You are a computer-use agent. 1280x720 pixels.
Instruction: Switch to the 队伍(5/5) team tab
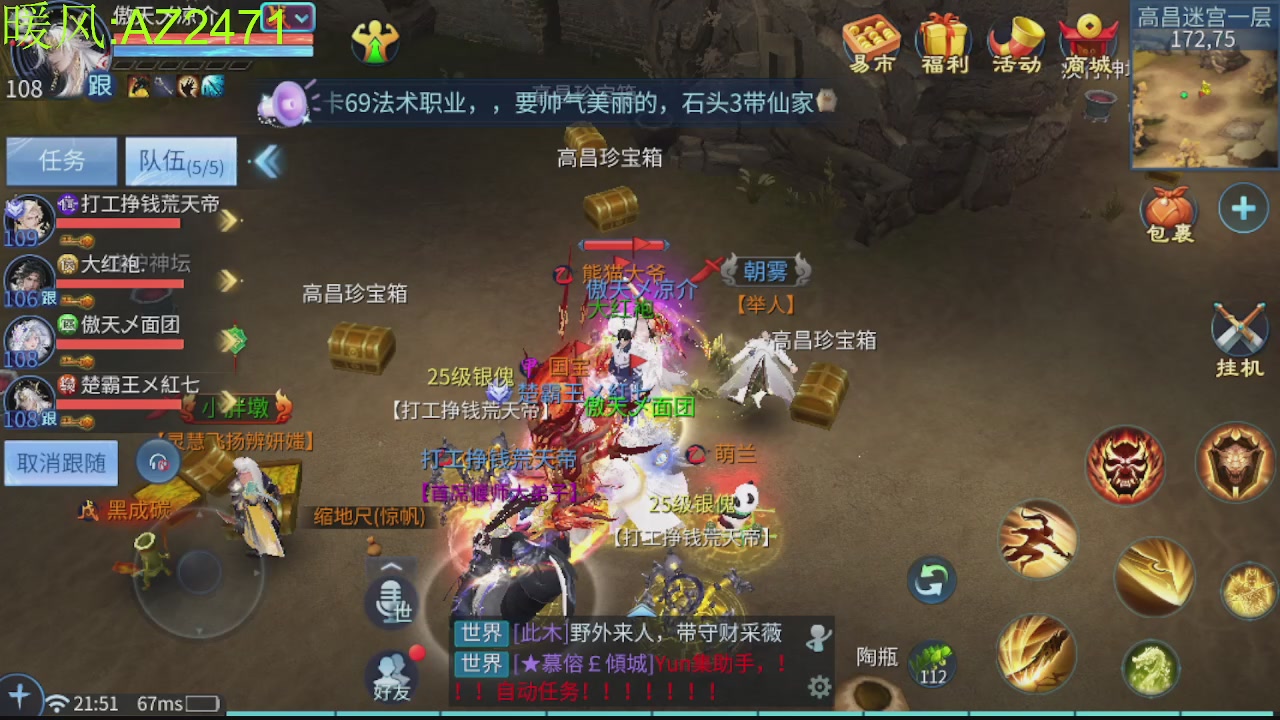(x=181, y=161)
